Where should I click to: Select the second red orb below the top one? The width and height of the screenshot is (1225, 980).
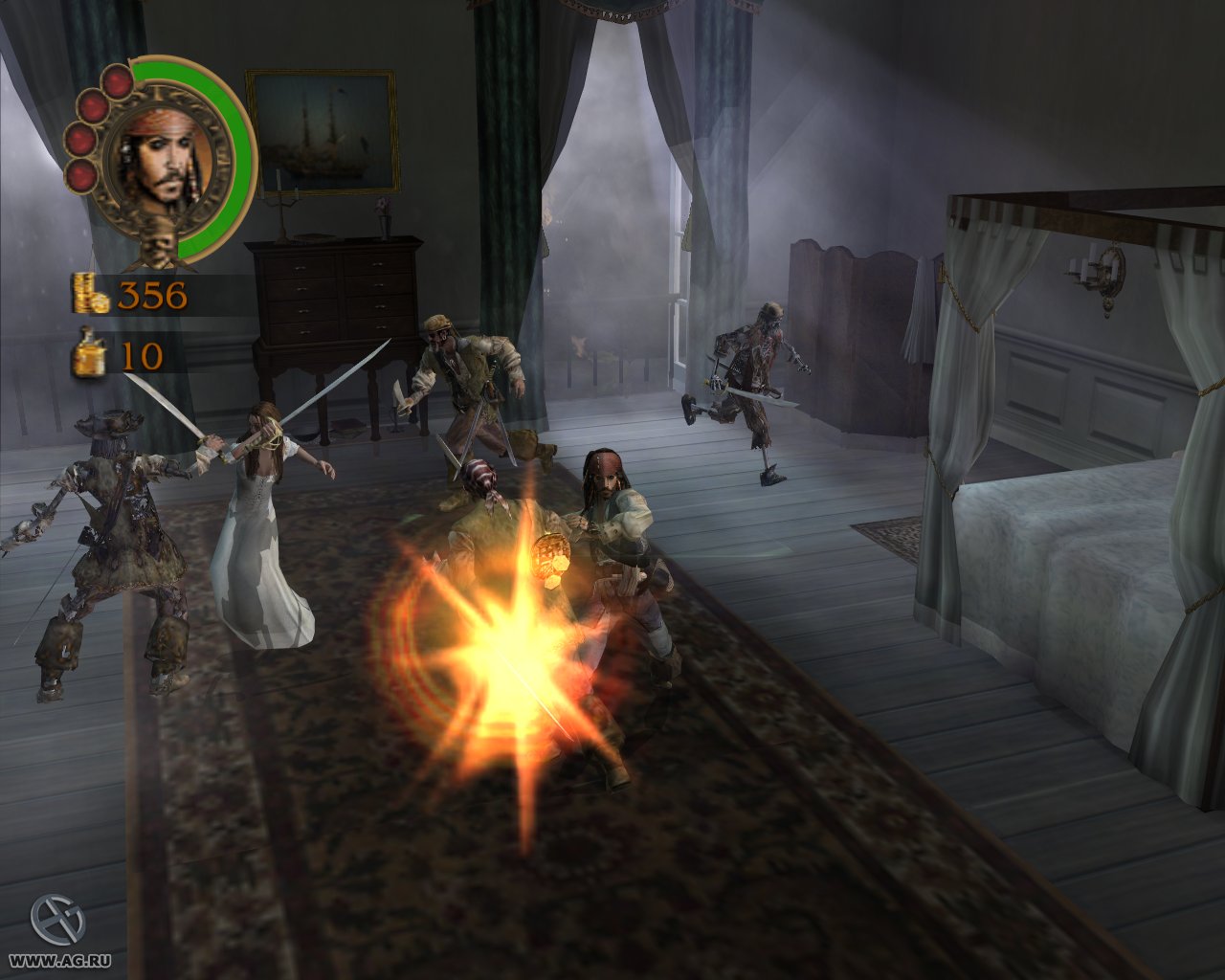point(91,106)
